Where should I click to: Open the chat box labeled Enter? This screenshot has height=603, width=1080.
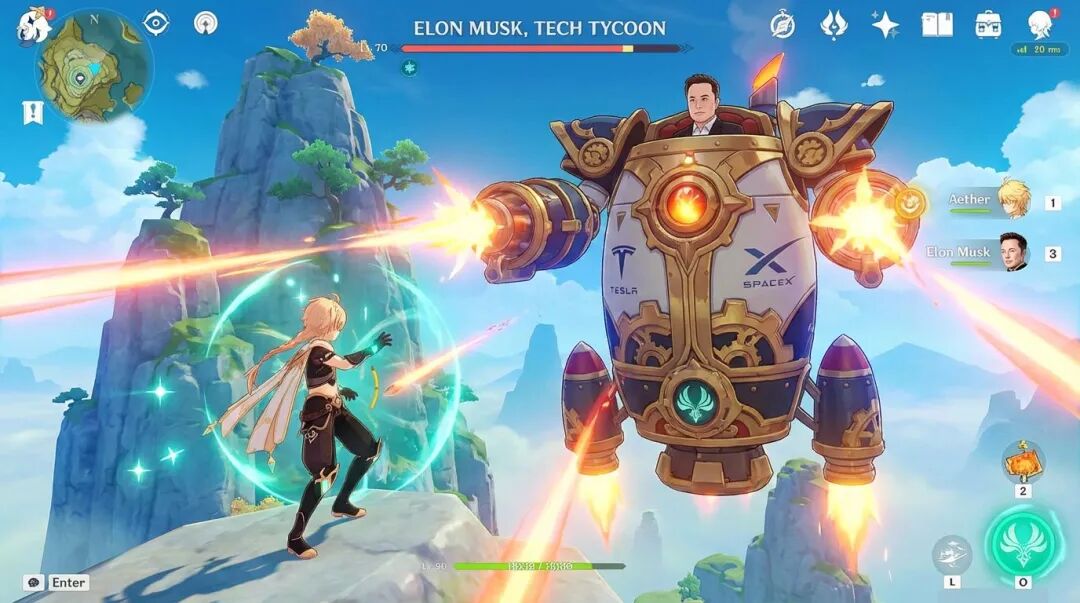[x=58, y=582]
